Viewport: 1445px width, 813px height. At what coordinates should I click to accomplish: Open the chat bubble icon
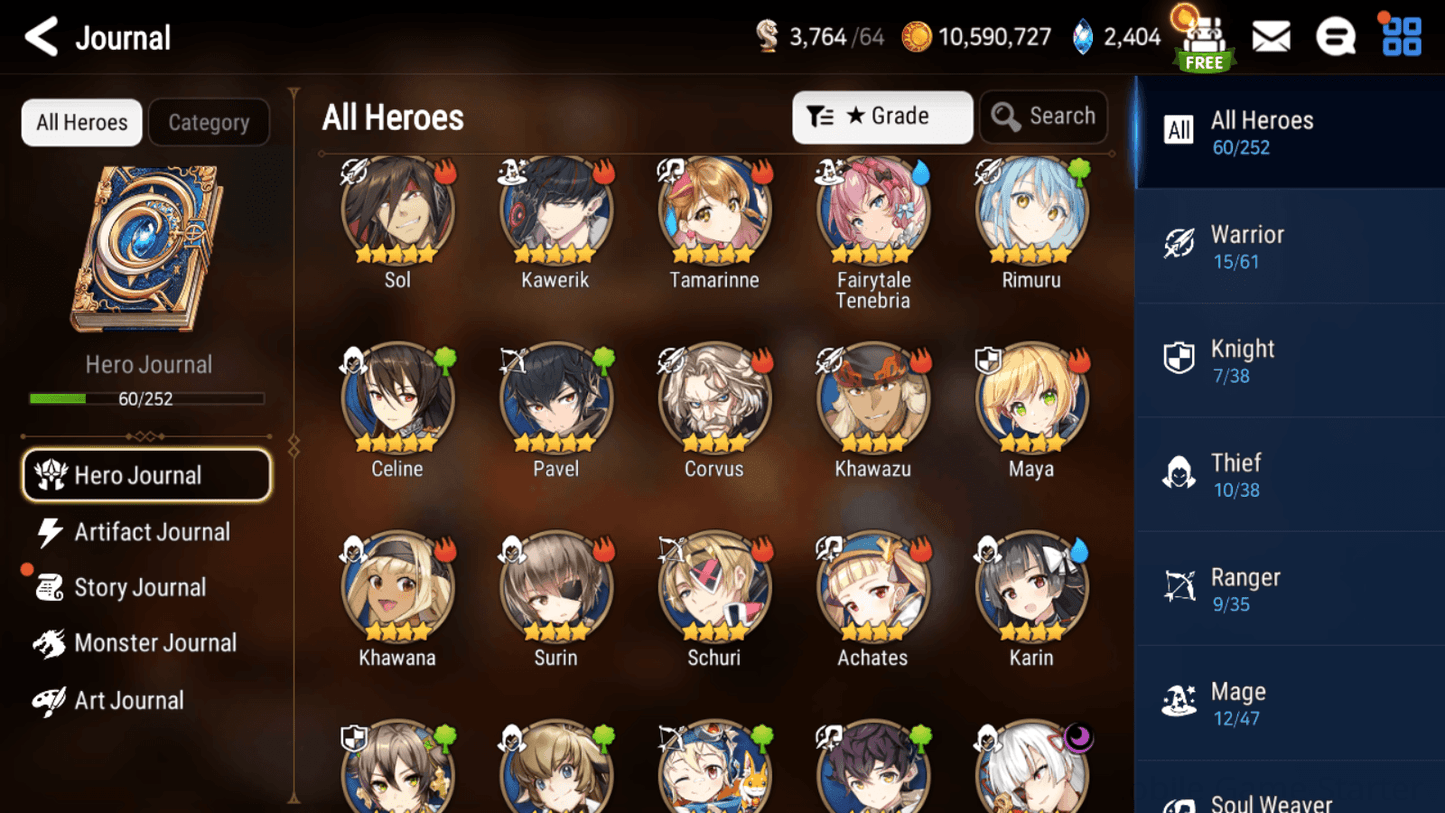(1336, 36)
